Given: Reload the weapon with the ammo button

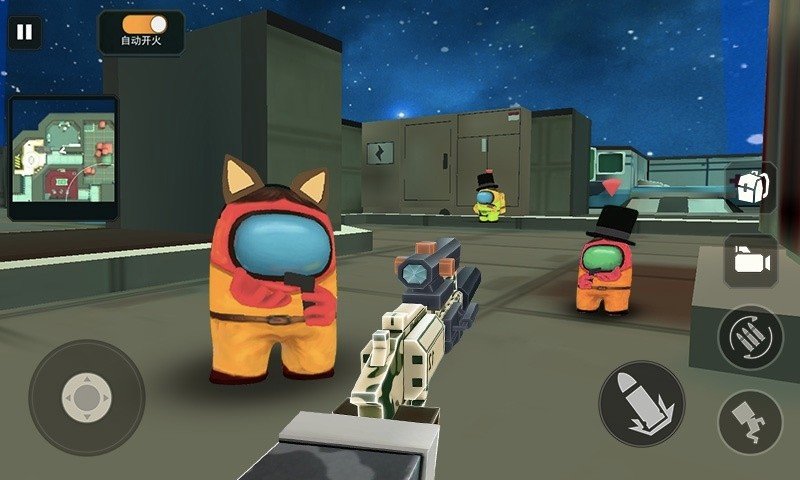Looking at the screenshot, I should coord(750,338).
